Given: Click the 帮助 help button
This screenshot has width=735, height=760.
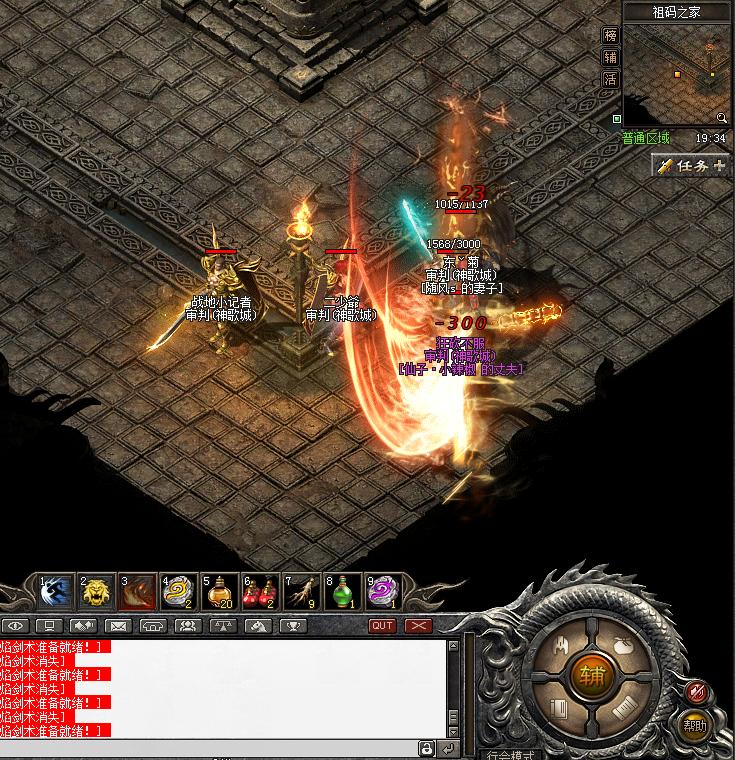Looking at the screenshot, I should tap(693, 724).
